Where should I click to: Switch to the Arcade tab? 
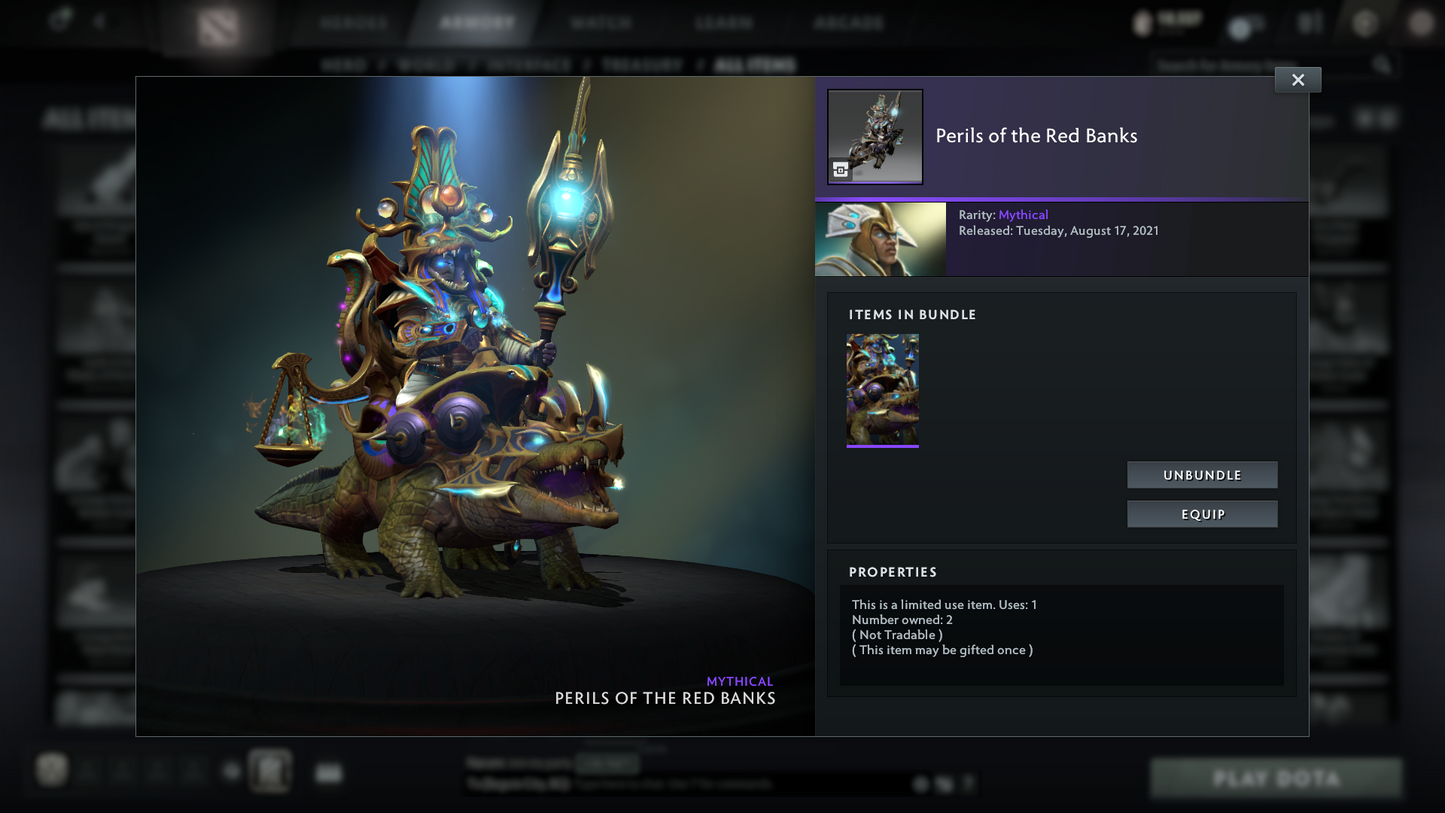coord(848,22)
